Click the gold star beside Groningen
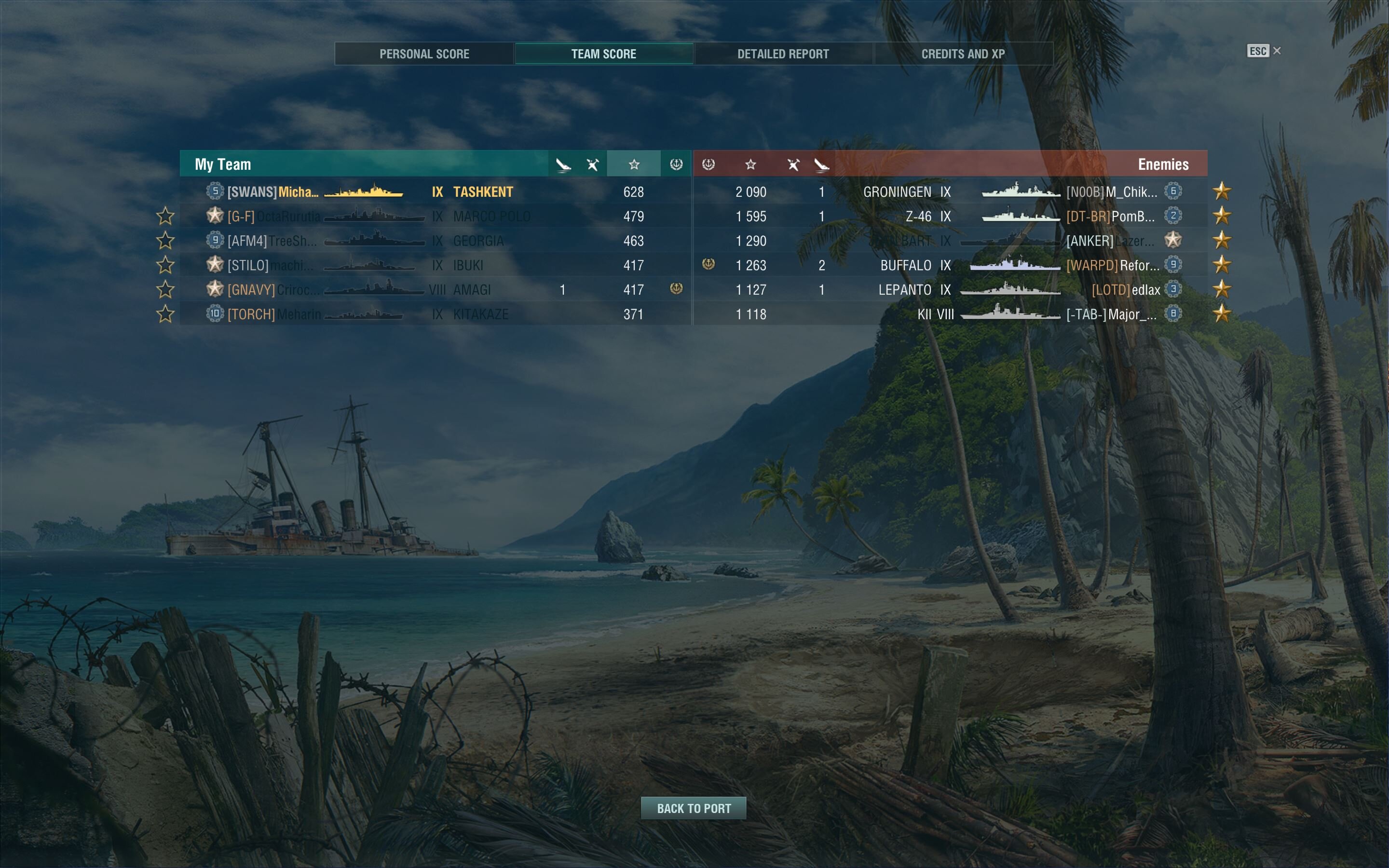 pos(1222,191)
